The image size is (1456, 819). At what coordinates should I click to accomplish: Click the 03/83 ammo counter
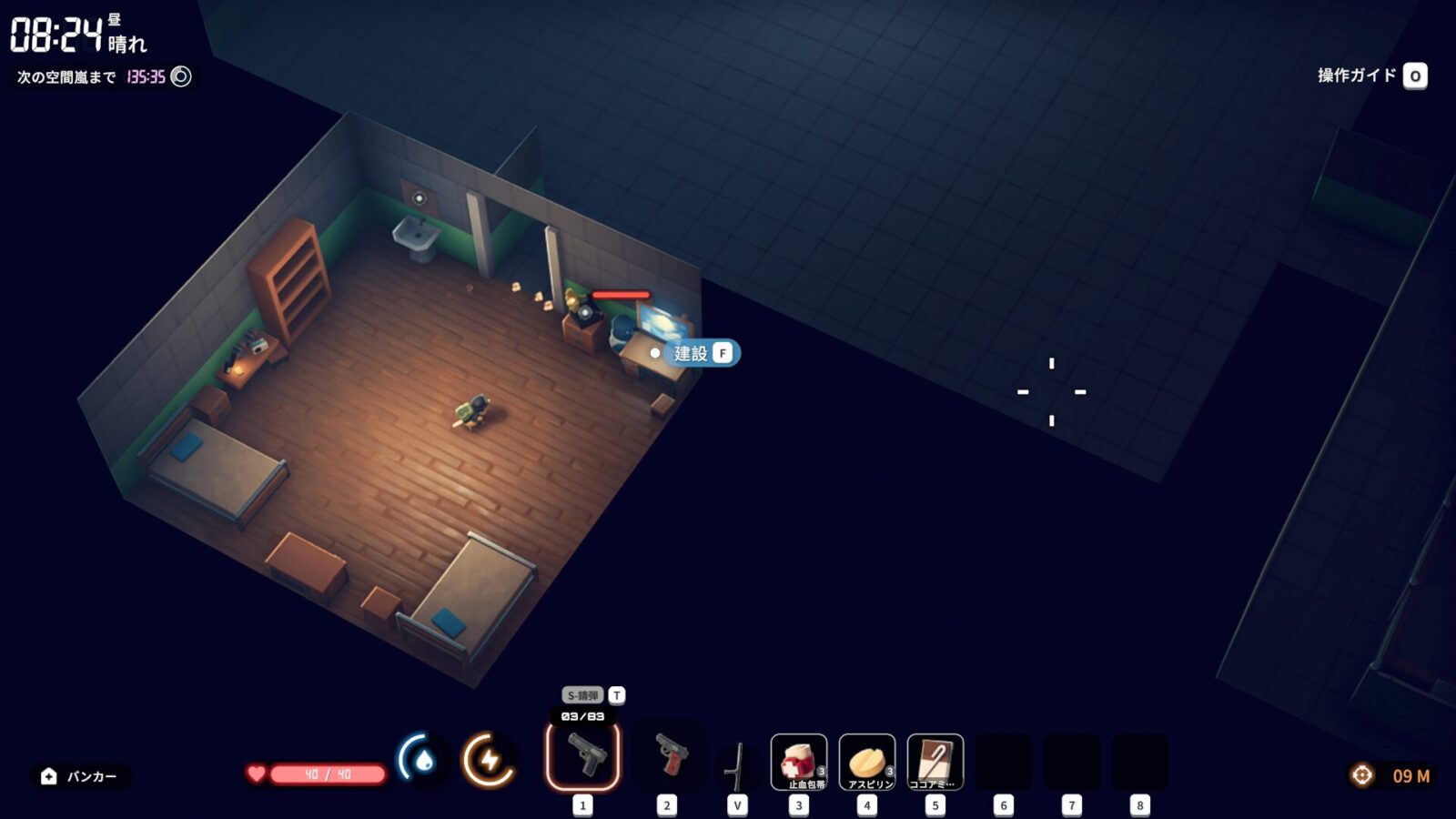pos(583,715)
